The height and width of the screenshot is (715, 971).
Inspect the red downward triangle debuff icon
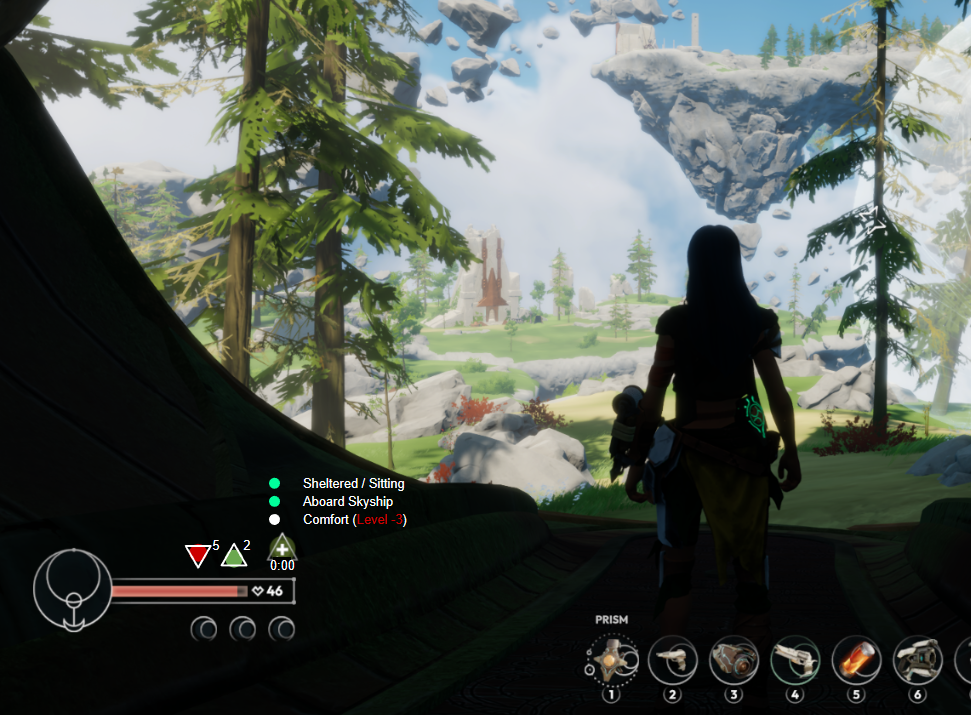(x=198, y=556)
